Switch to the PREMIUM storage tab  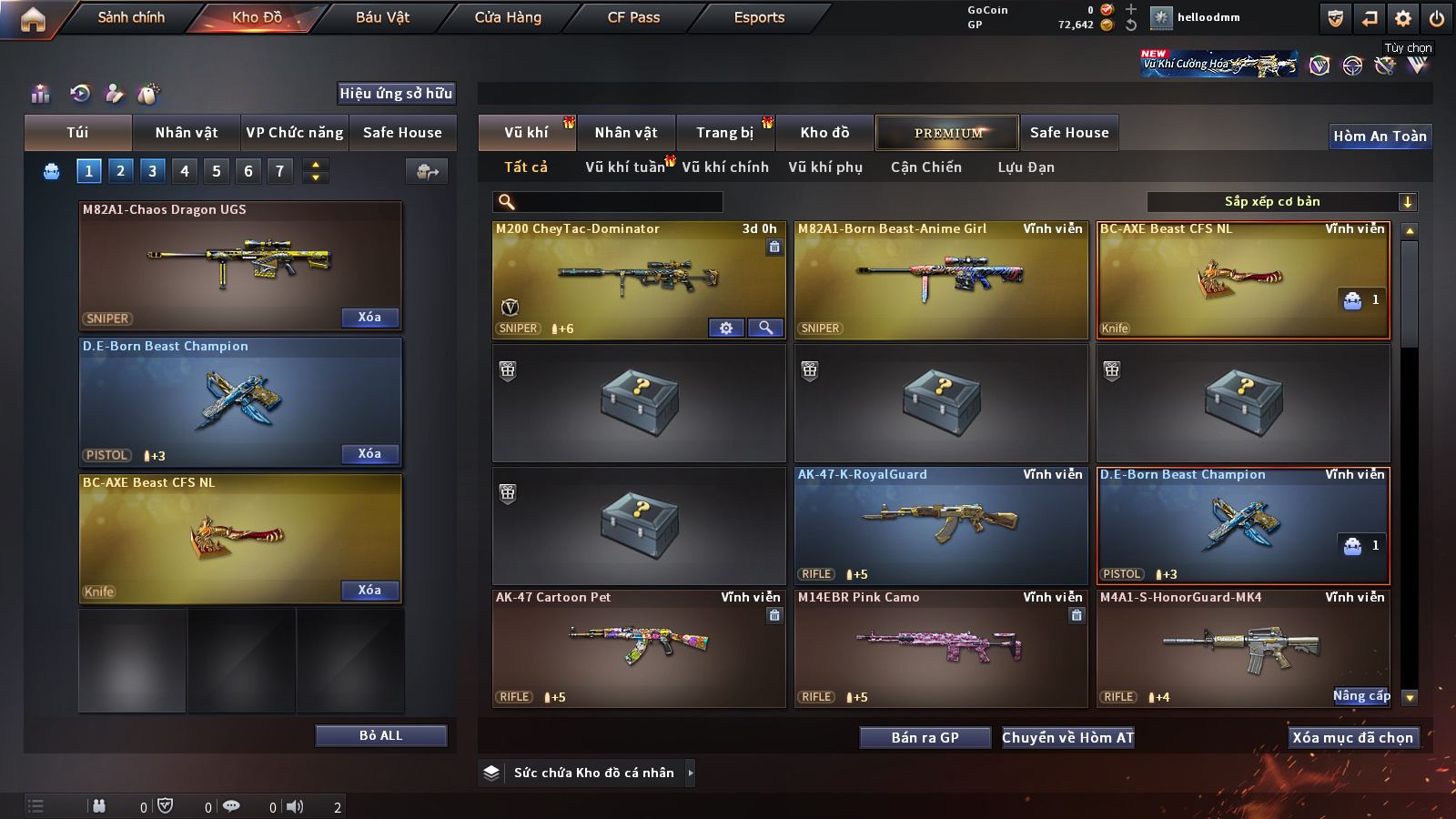[947, 133]
